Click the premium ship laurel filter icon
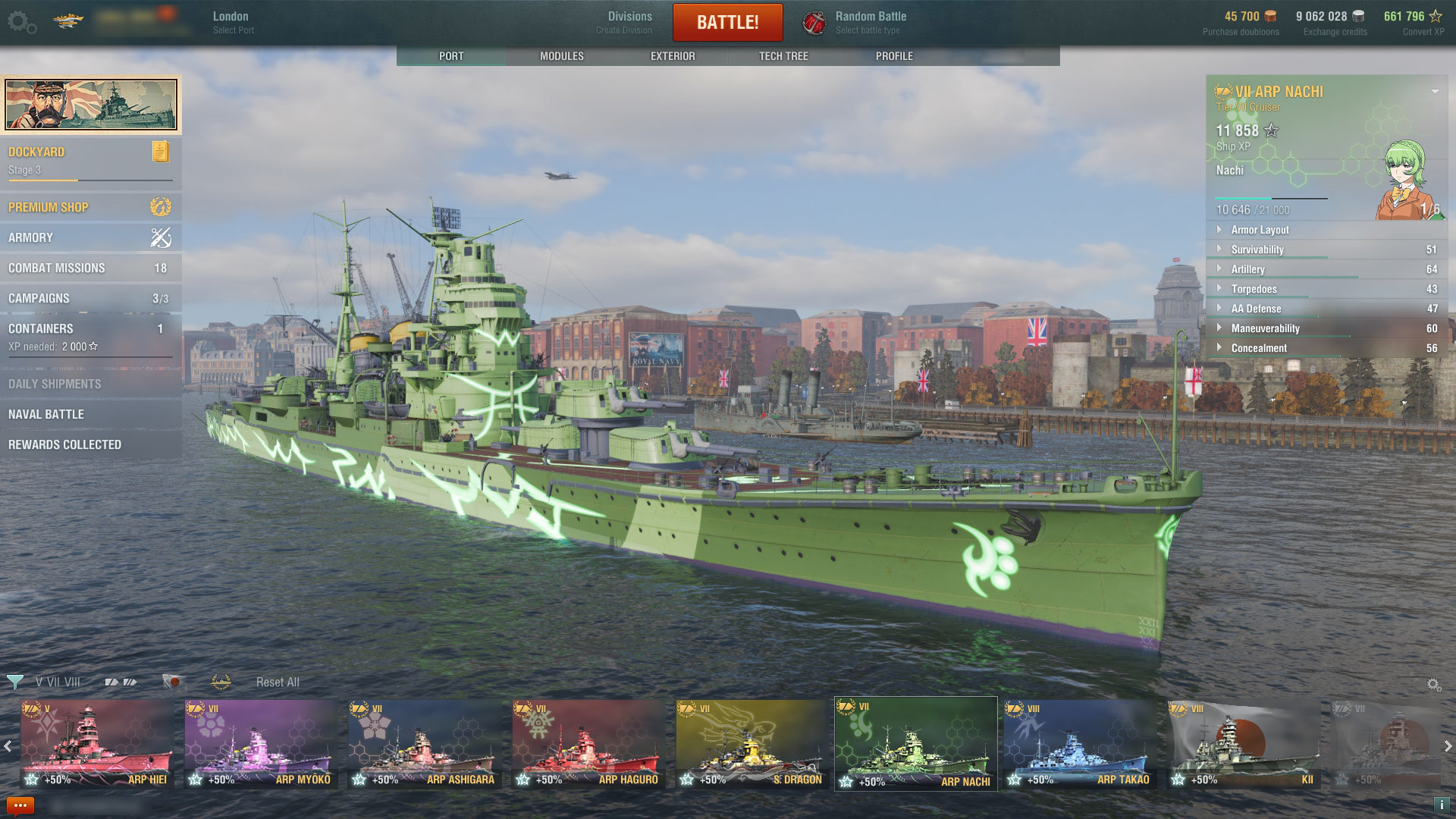The image size is (1456, 819). point(220,682)
